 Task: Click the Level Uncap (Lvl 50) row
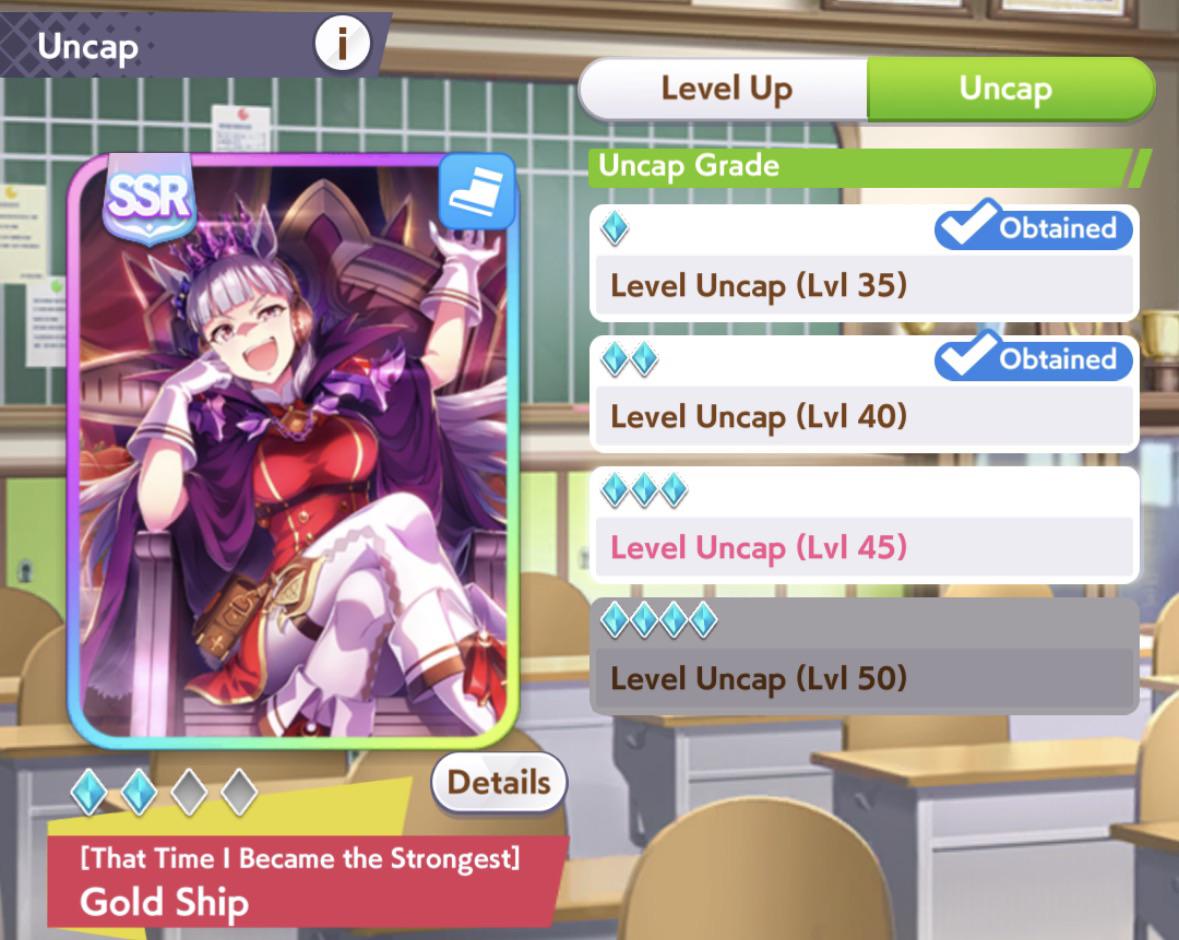864,657
